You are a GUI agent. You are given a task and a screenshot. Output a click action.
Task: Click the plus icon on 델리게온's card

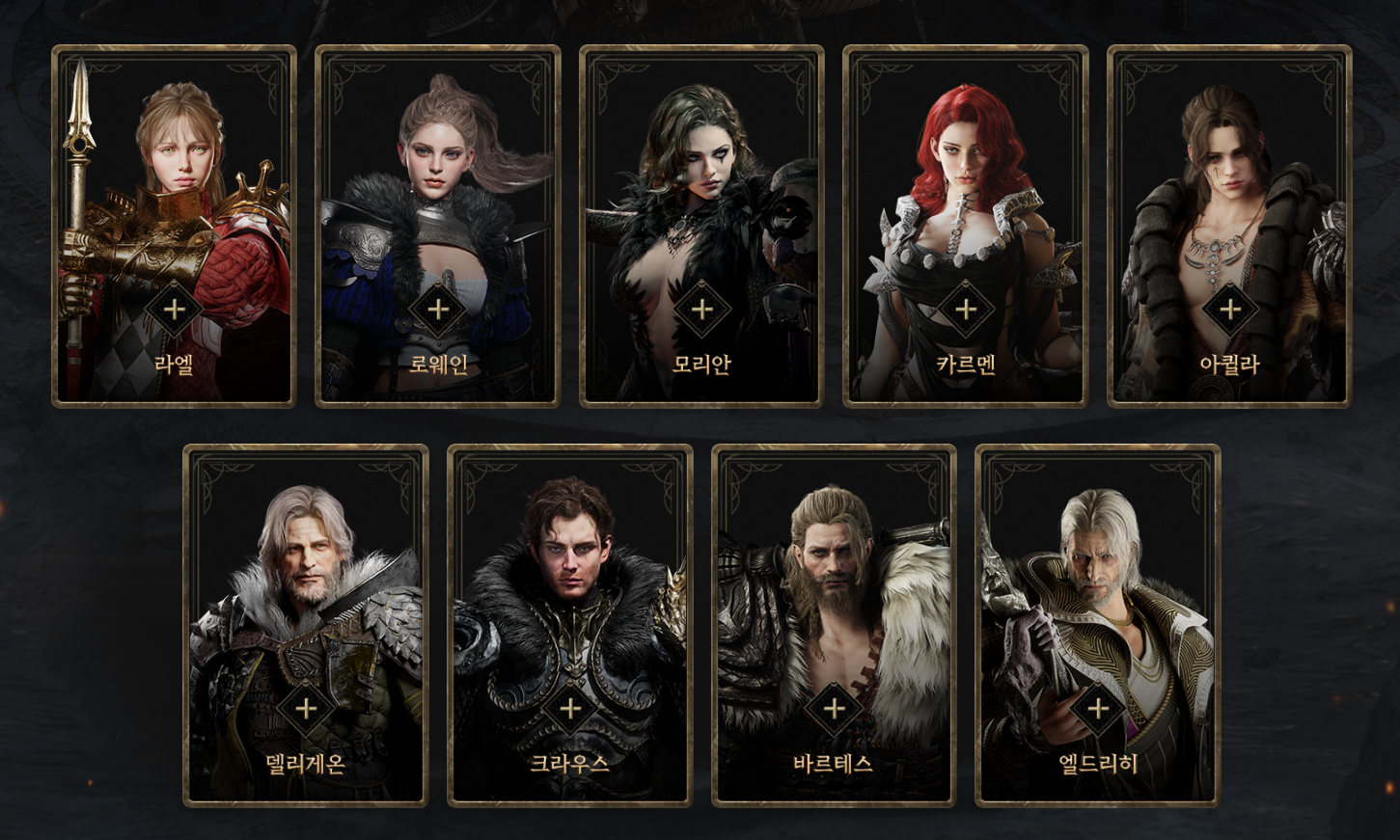[x=306, y=711]
